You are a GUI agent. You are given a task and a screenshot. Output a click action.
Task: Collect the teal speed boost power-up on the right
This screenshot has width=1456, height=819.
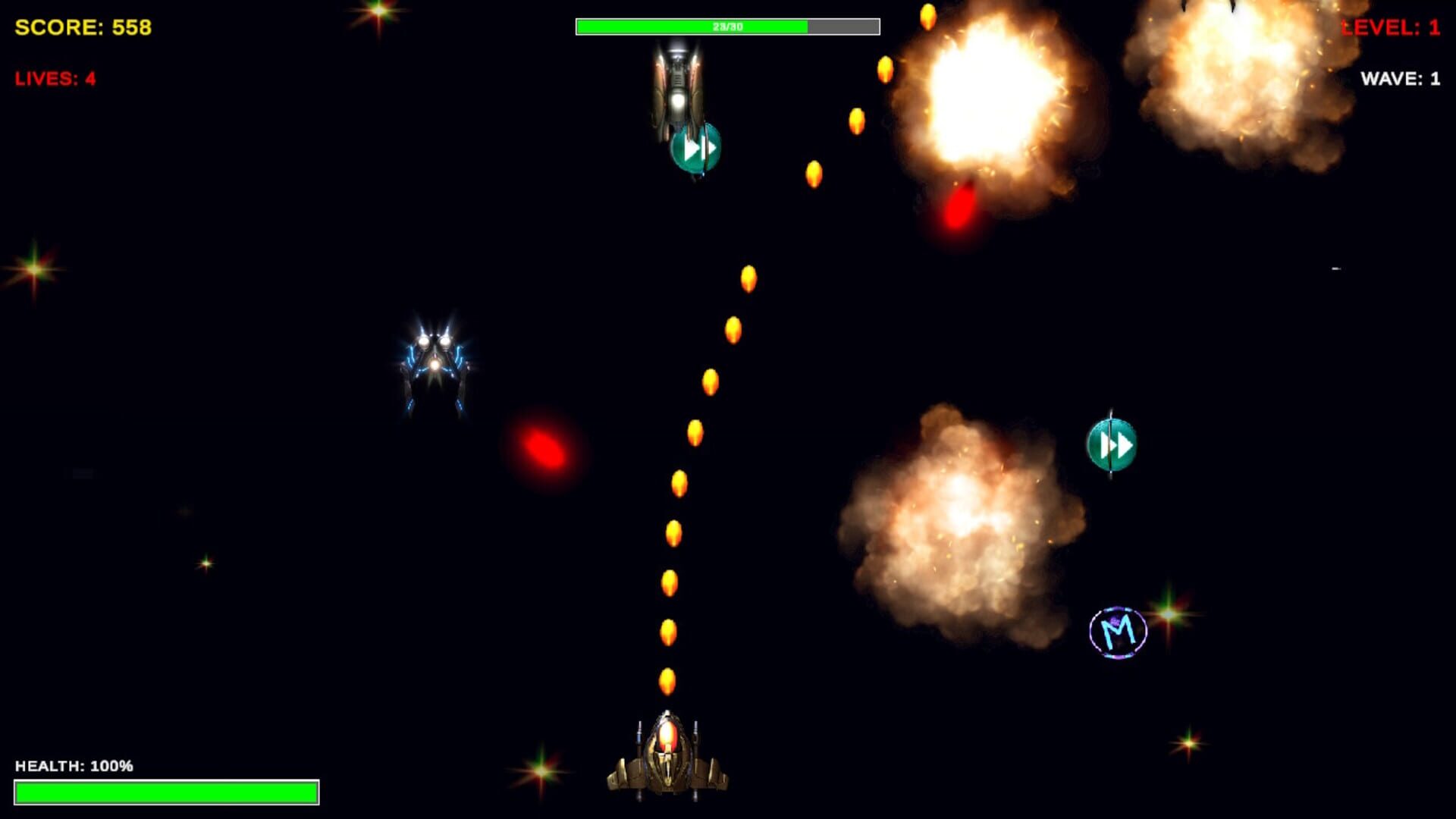tap(1110, 445)
